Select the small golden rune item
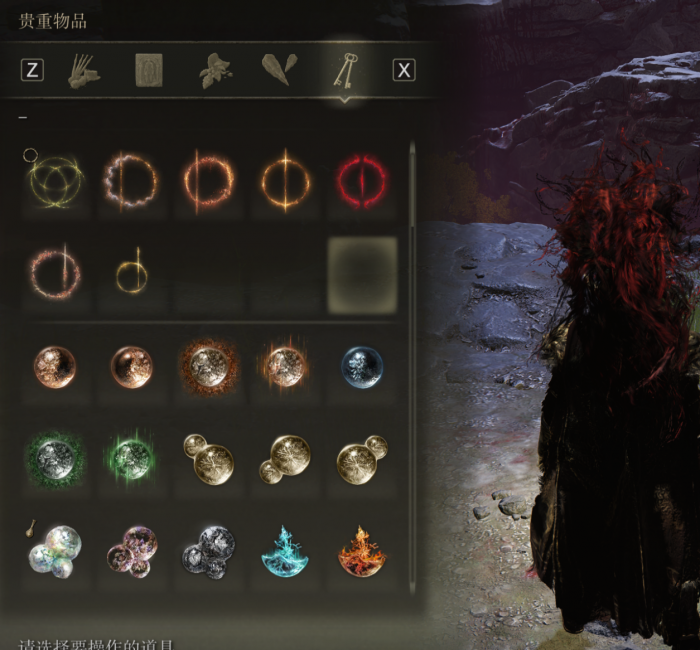 coord(131,275)
